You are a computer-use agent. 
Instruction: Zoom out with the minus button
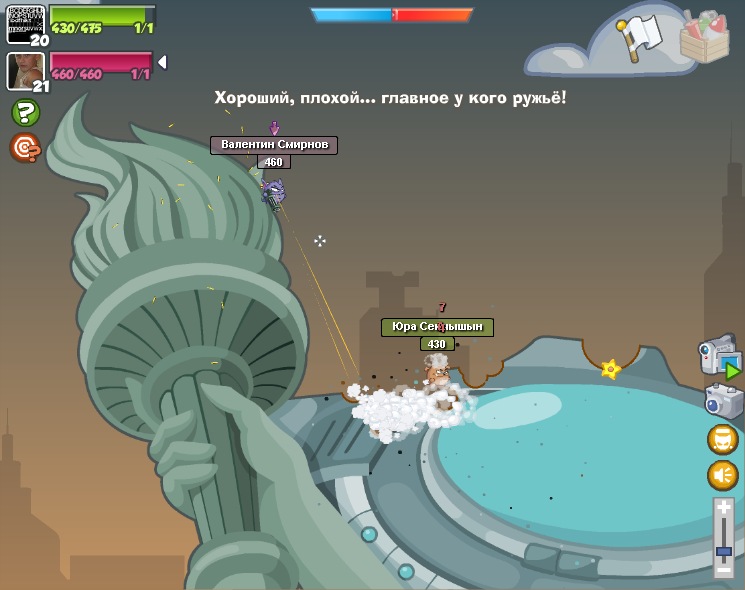click(x=724, y=569)
